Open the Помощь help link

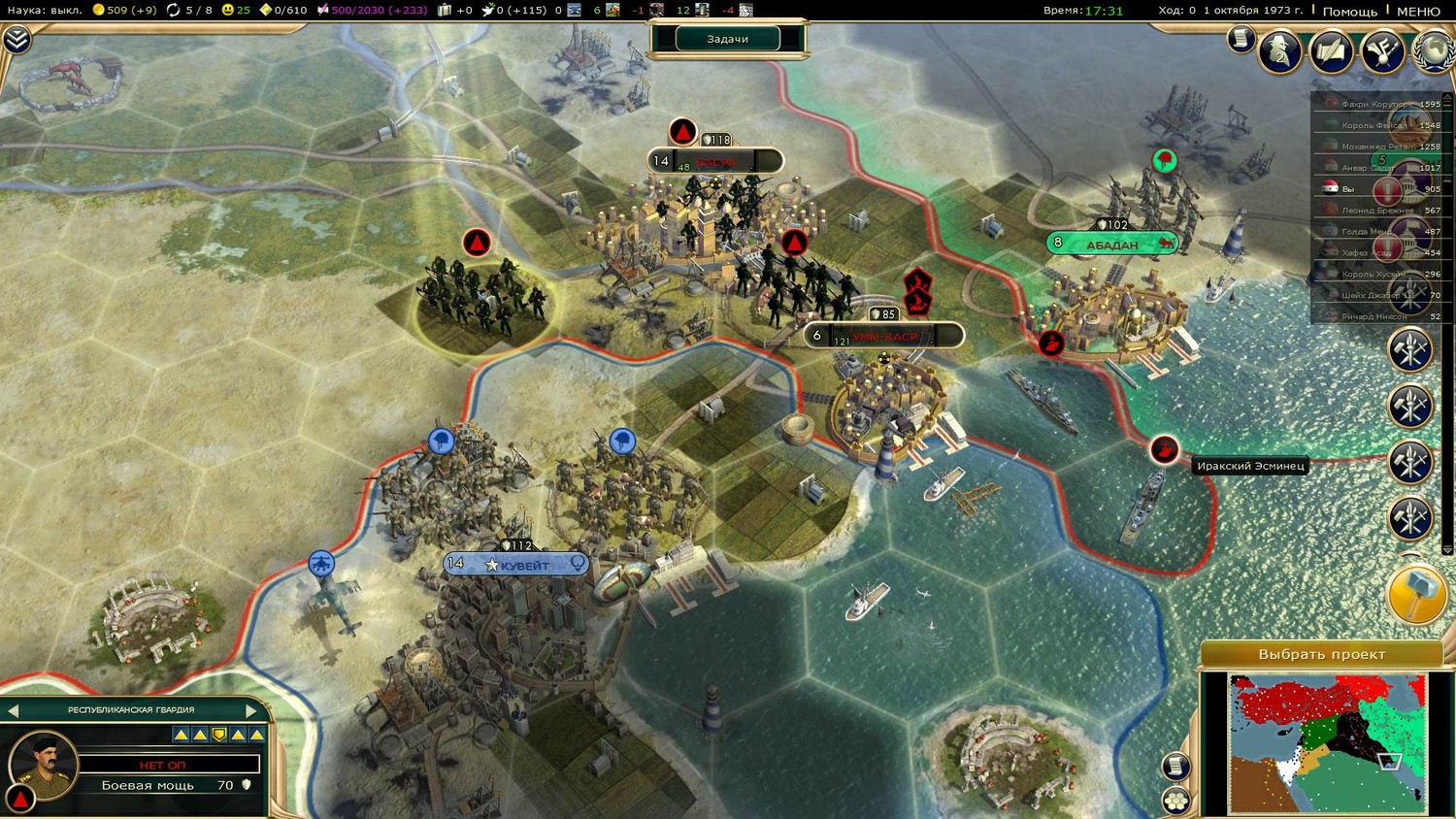coord(1349,11)
